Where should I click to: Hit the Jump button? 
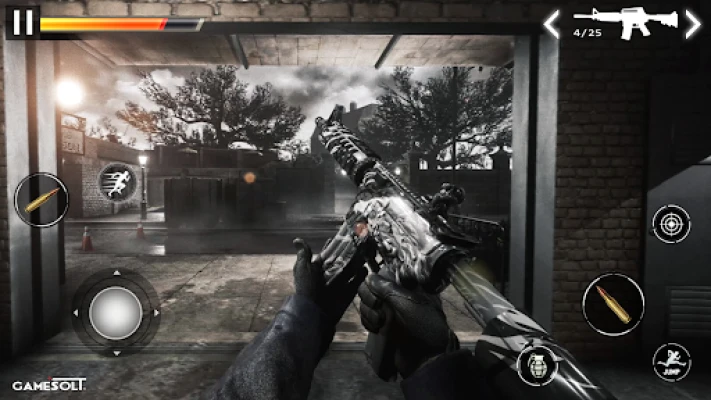[x=670, y=362]
